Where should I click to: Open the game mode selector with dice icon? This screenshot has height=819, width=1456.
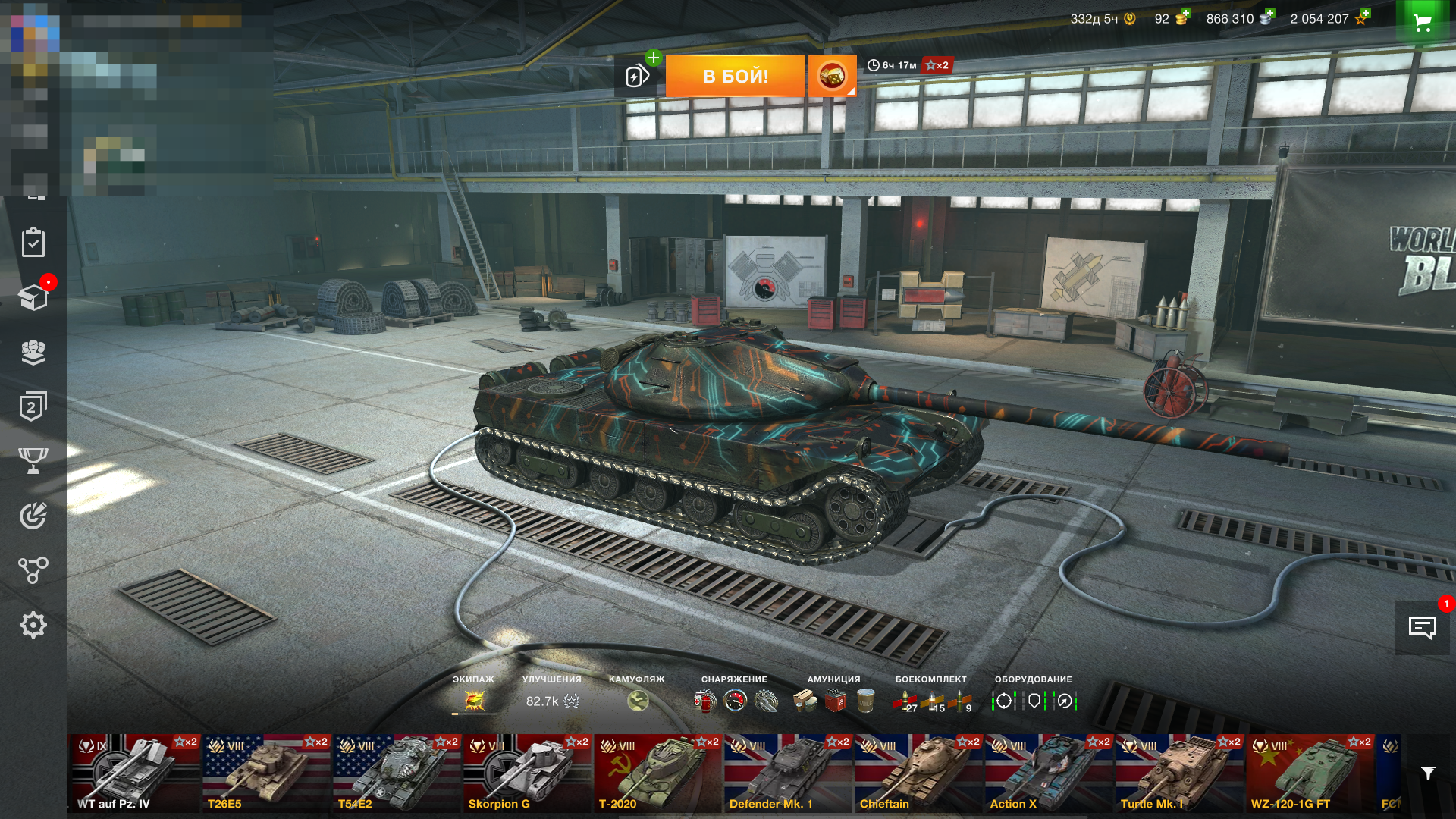click(x=832, y=76)
